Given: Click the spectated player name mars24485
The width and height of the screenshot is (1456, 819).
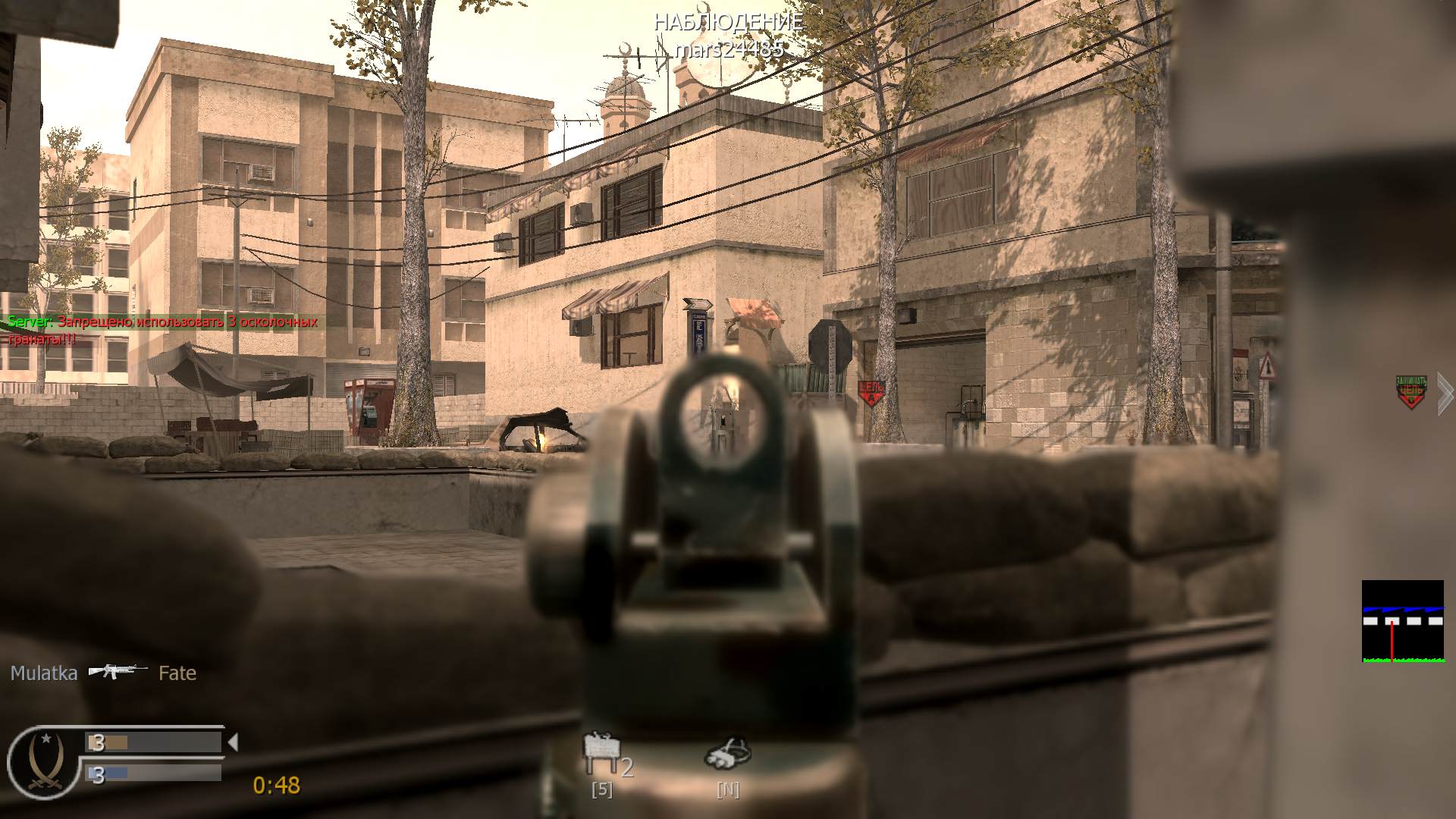Looking at the screenshot, I should (730, 51).
